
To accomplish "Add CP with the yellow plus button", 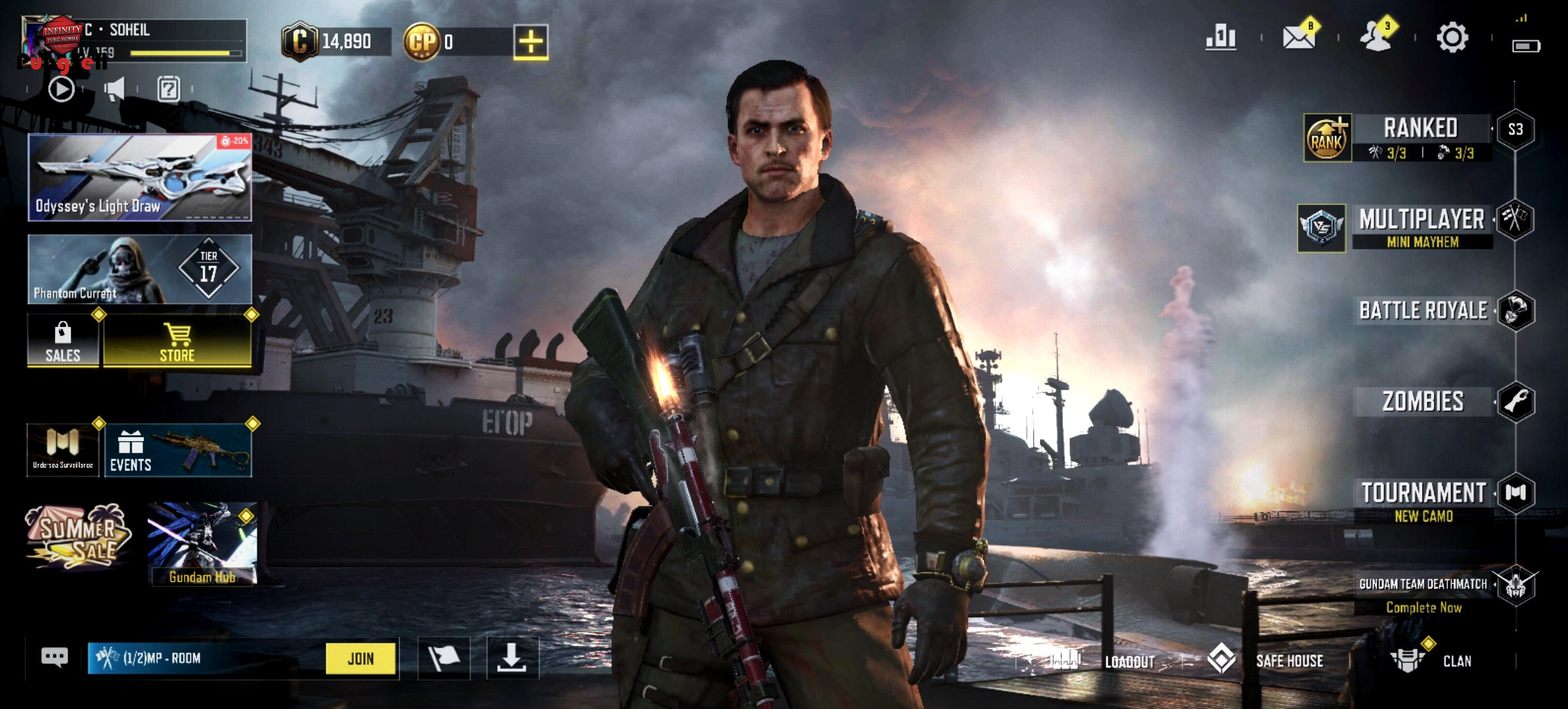I will pos(531,43).
